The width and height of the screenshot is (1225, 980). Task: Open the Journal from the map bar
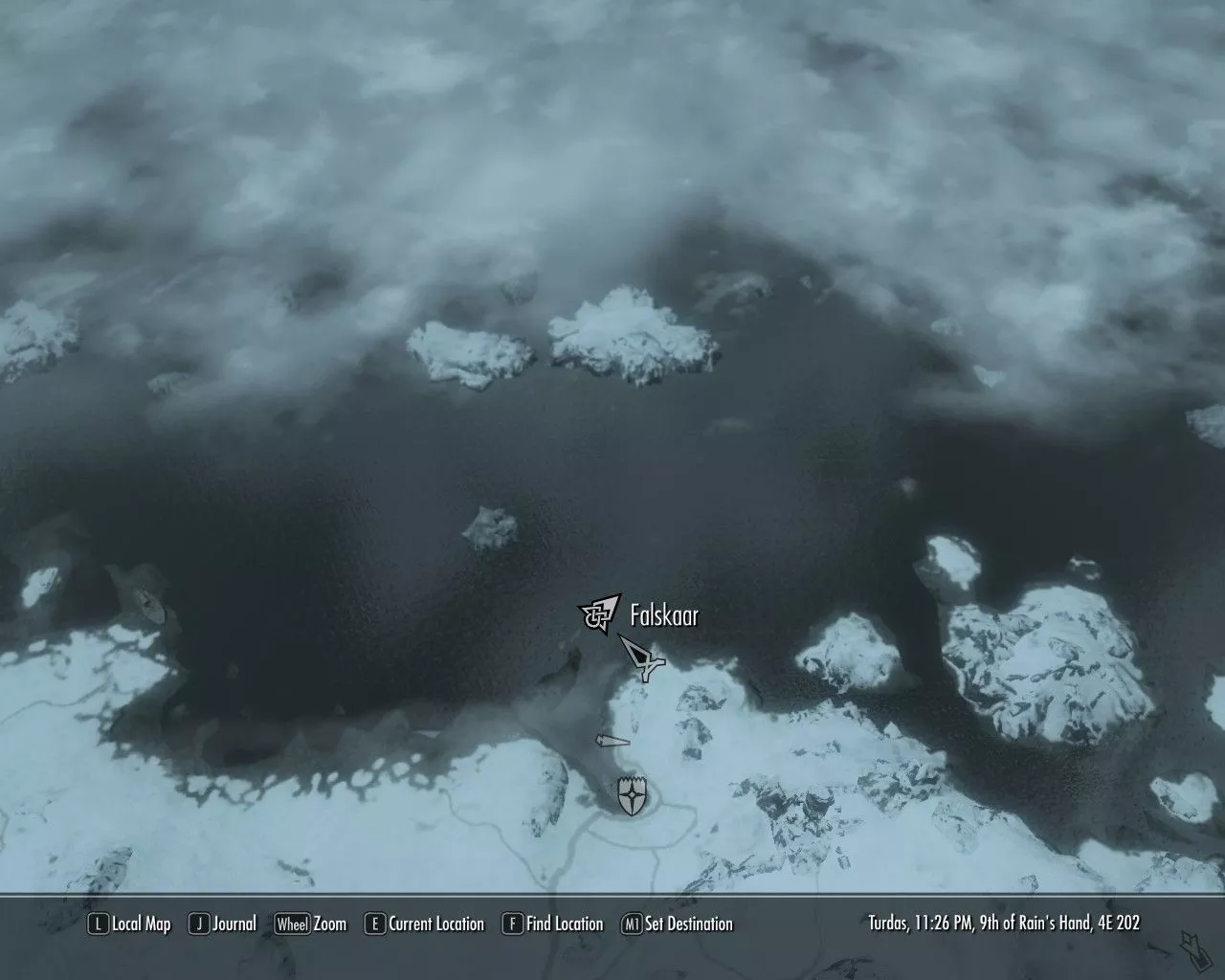pos(223,924)
